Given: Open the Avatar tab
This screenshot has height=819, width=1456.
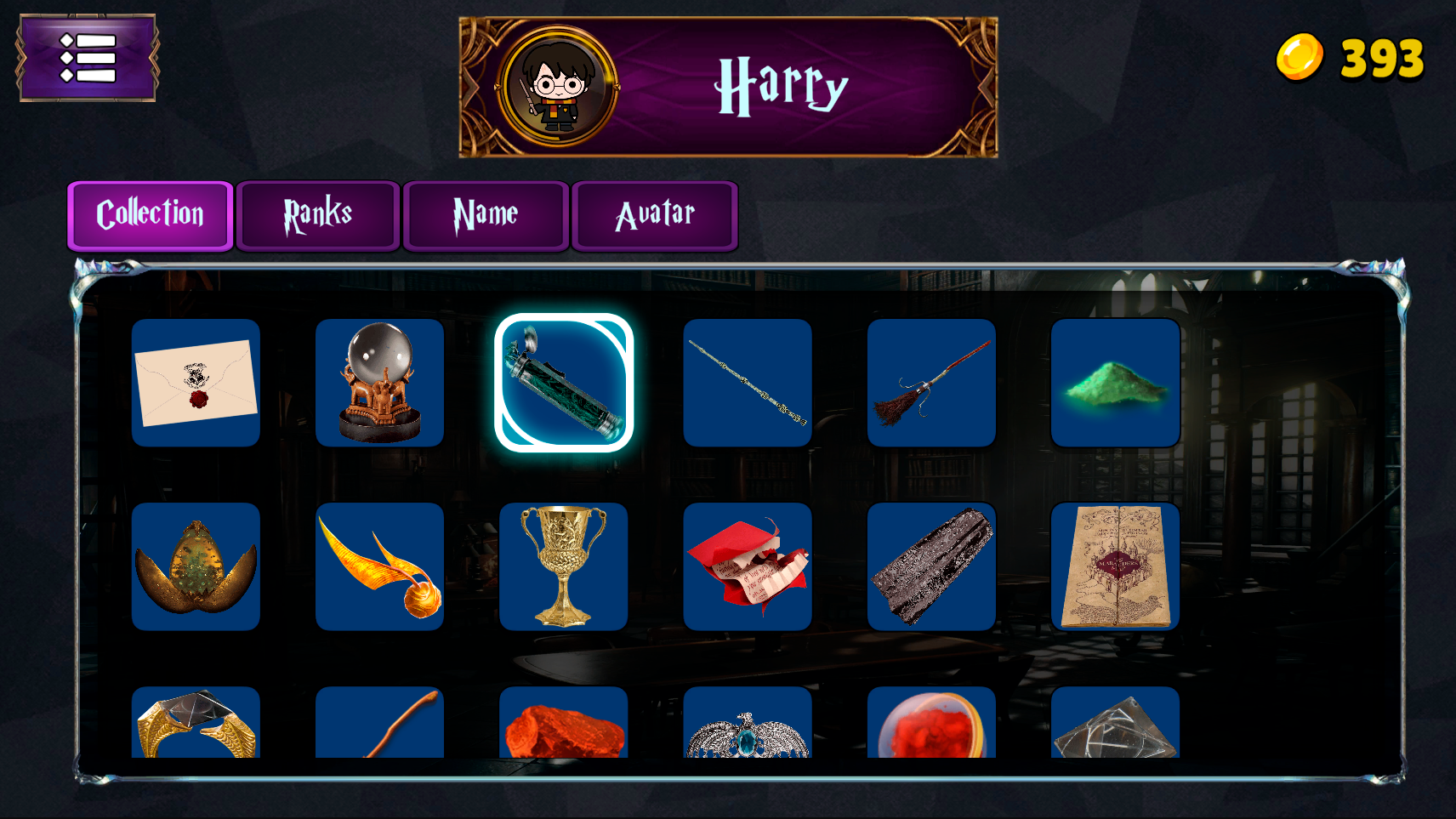Looking at the screenshot, I should point(655,215).
